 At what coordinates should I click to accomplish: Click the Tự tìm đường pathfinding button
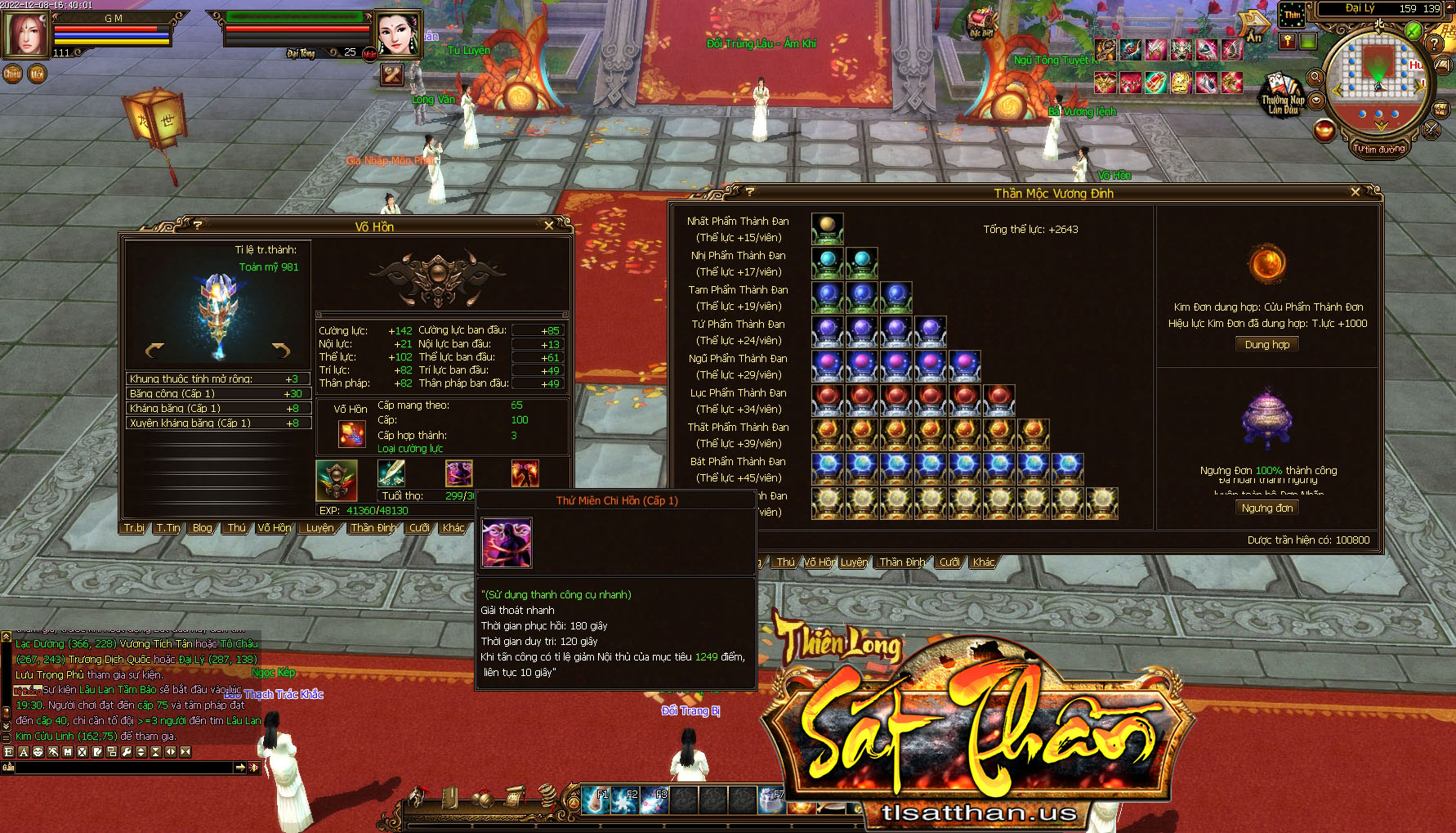click(1378, 149)
